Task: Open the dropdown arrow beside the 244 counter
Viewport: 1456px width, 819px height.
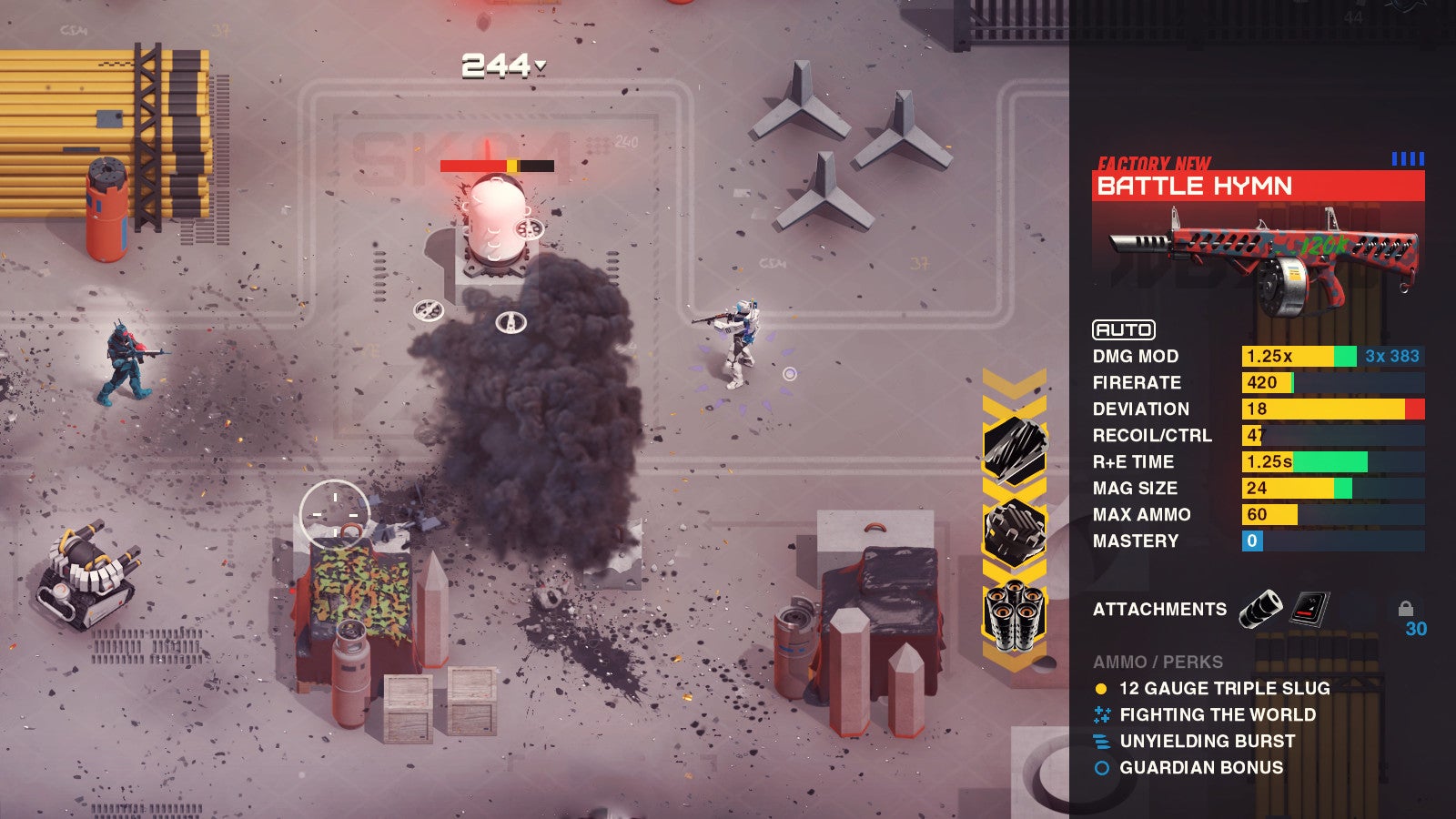Action: (x=540, y=66)
